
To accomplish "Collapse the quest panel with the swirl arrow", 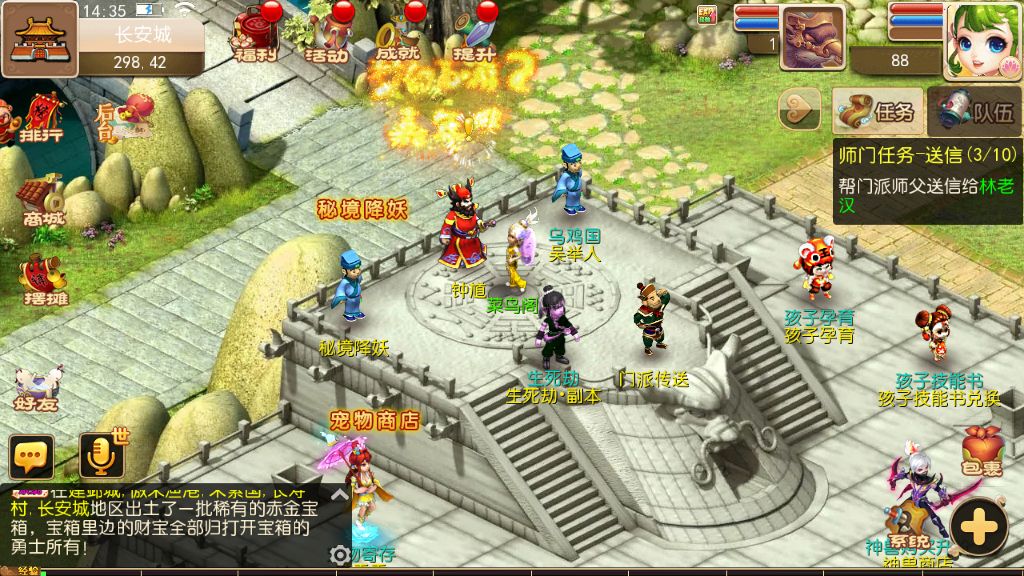I will click(799, 109).
